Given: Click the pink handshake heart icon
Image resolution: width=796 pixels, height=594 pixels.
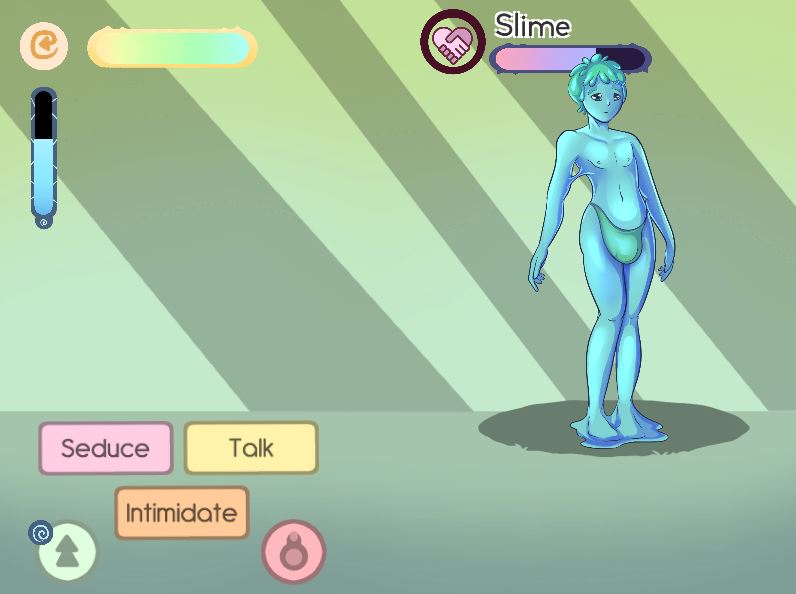Looking at the screenshot, I should [x=452, y=42].
